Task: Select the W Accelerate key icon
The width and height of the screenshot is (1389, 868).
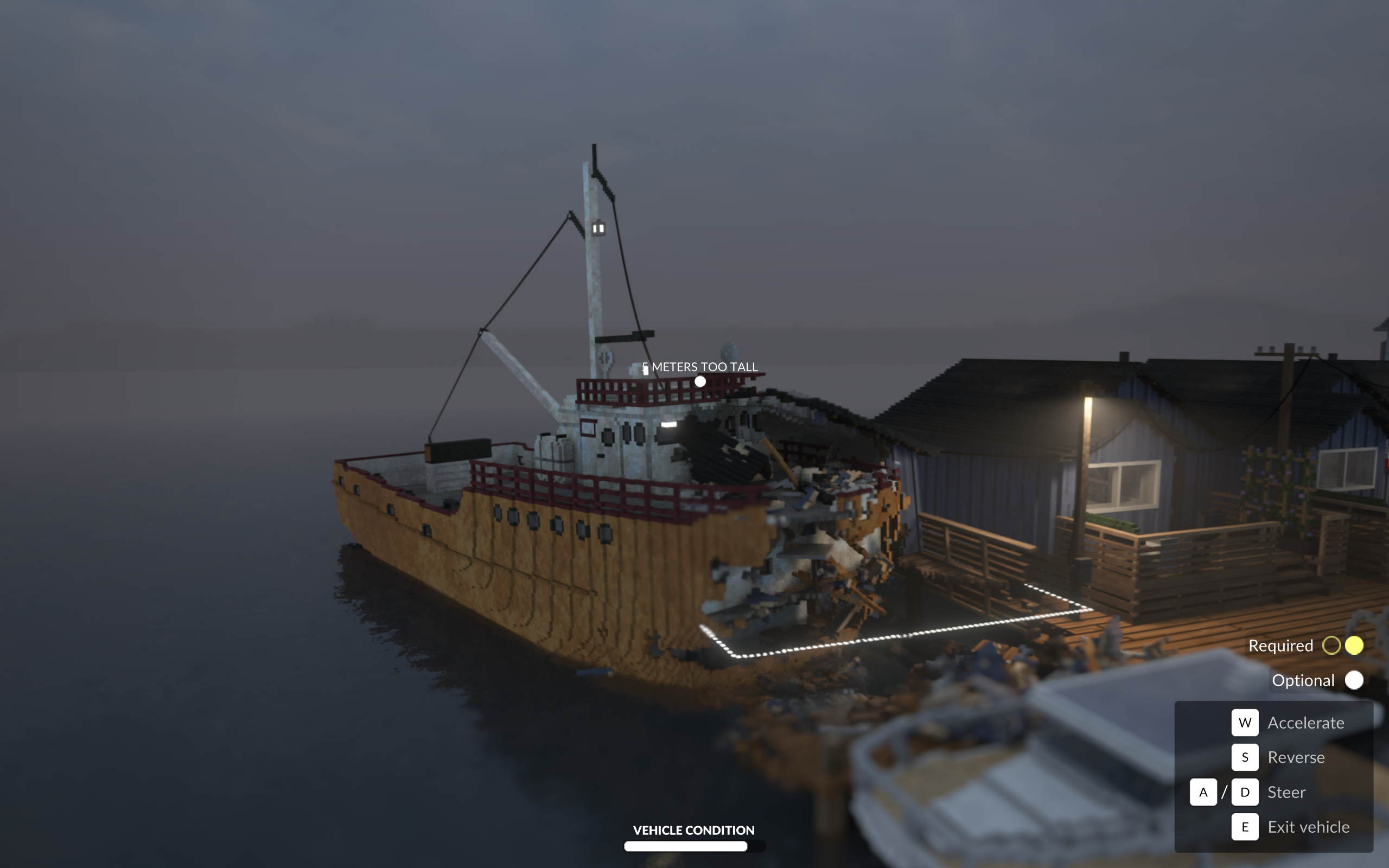Action: (x=1246, y=722)
